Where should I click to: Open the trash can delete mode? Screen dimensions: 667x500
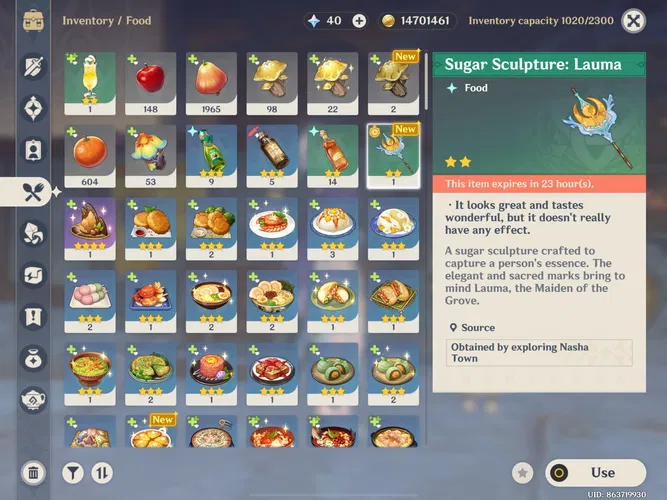coord(33,472)
